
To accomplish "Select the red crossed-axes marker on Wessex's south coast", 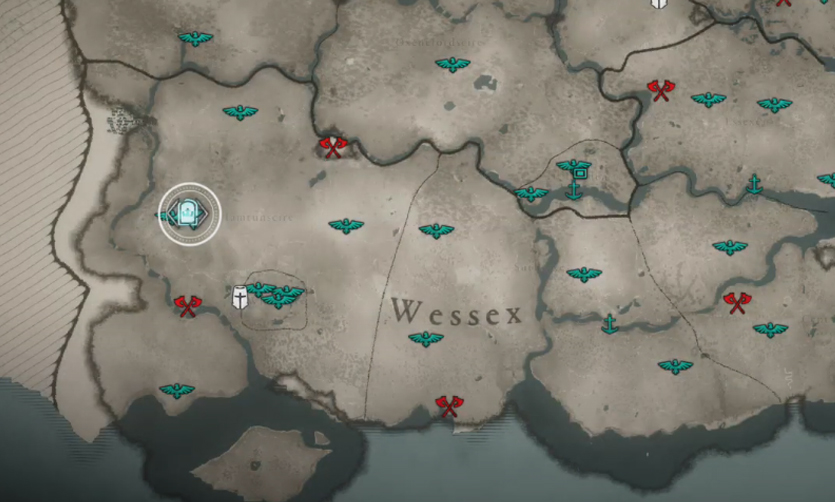I will point(448,406).
